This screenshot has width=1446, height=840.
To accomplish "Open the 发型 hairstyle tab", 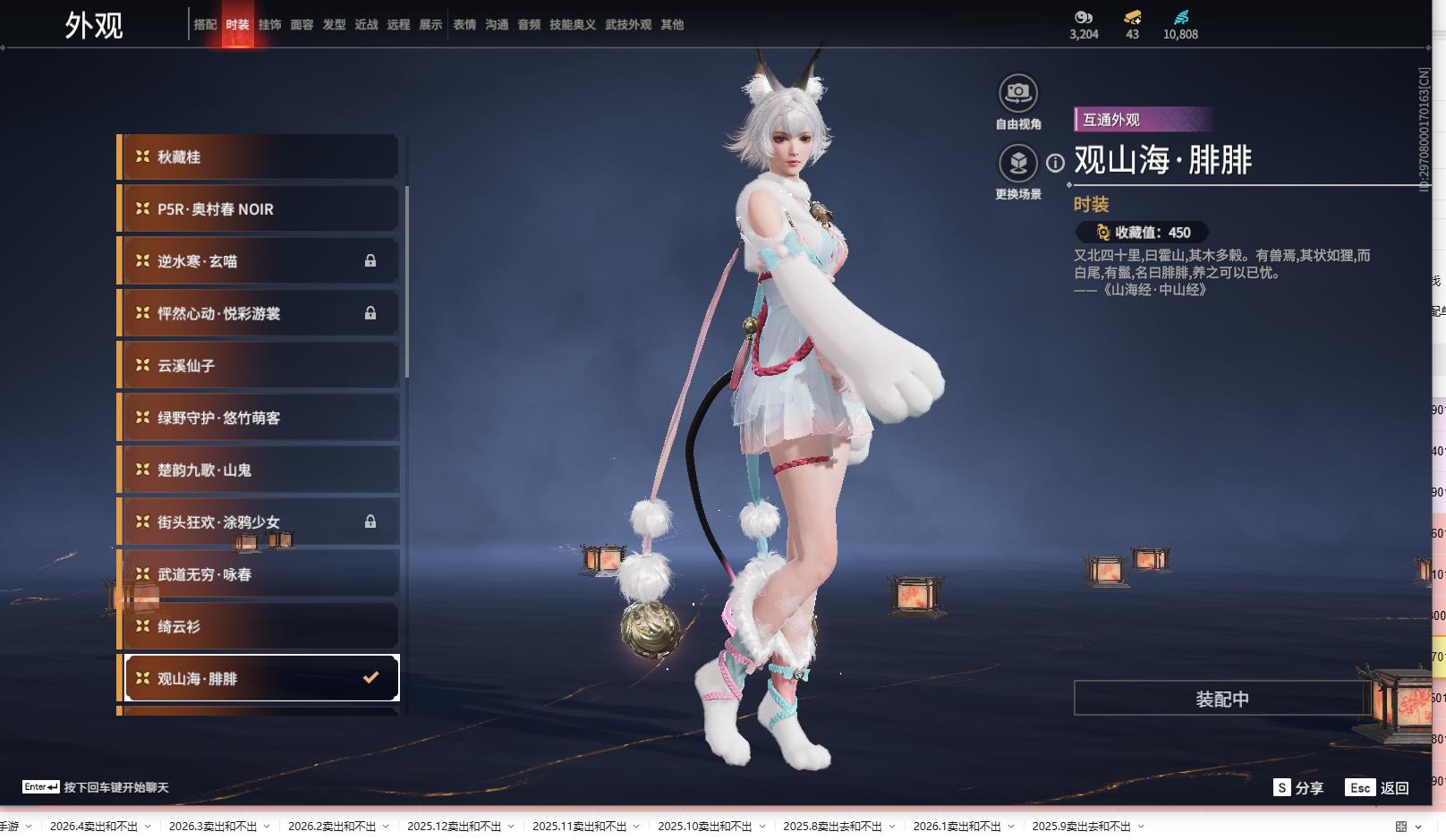I will (334, 25).
